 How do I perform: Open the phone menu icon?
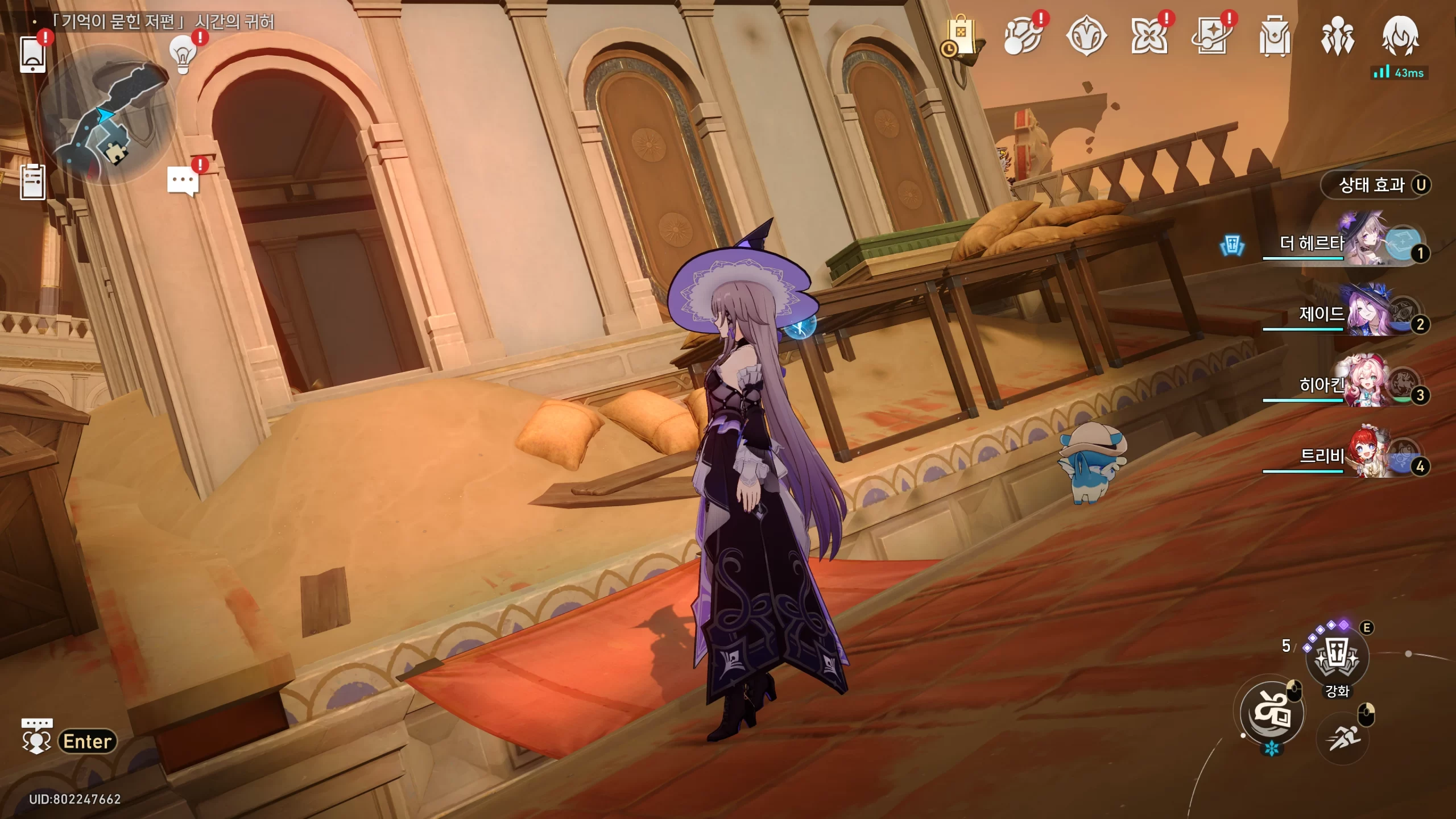coord(32,54)
